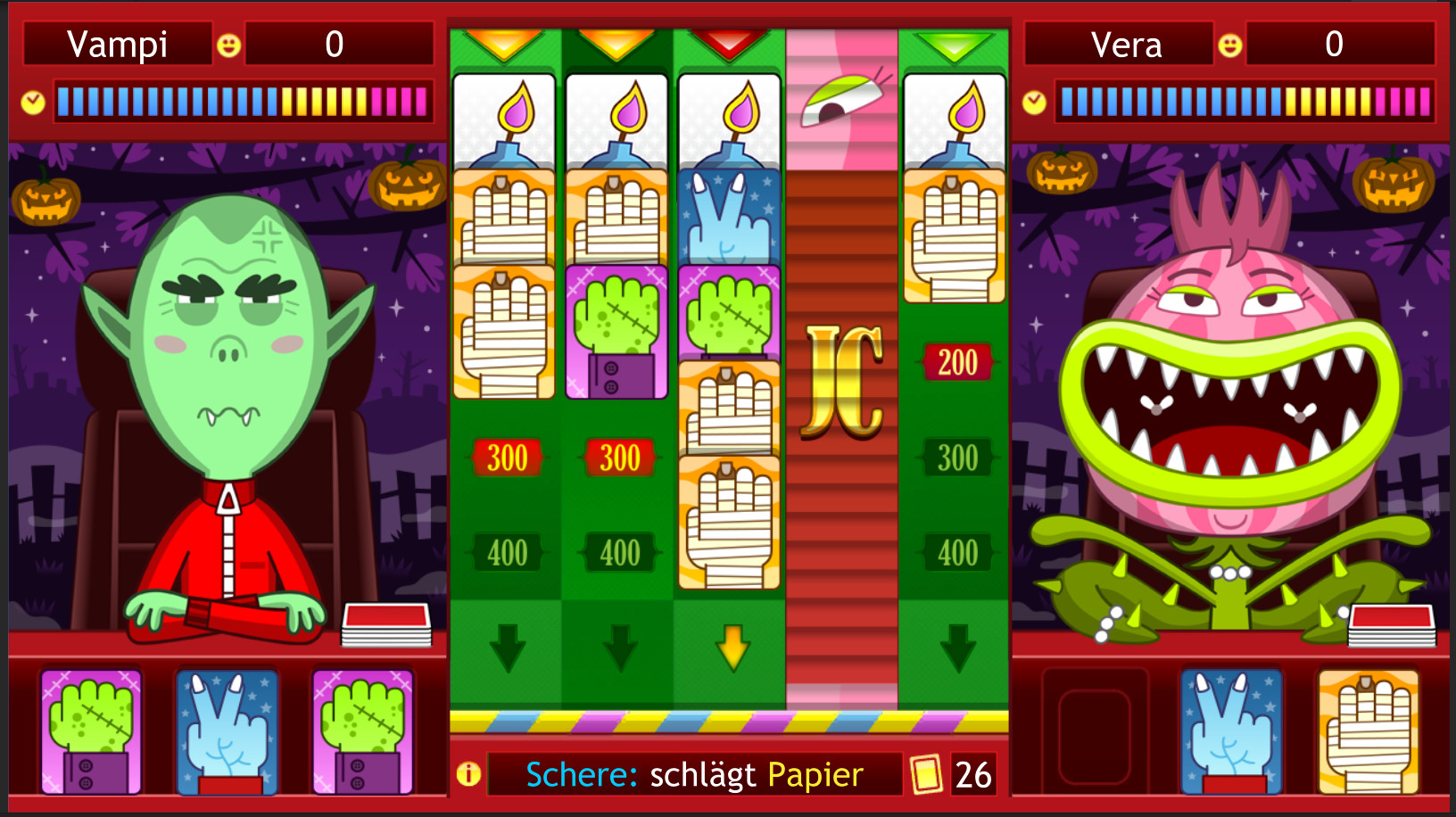This screenshot has width=1456, height=817.
Task: Click the card deck on Vampi's table
Action: point(385,624)
